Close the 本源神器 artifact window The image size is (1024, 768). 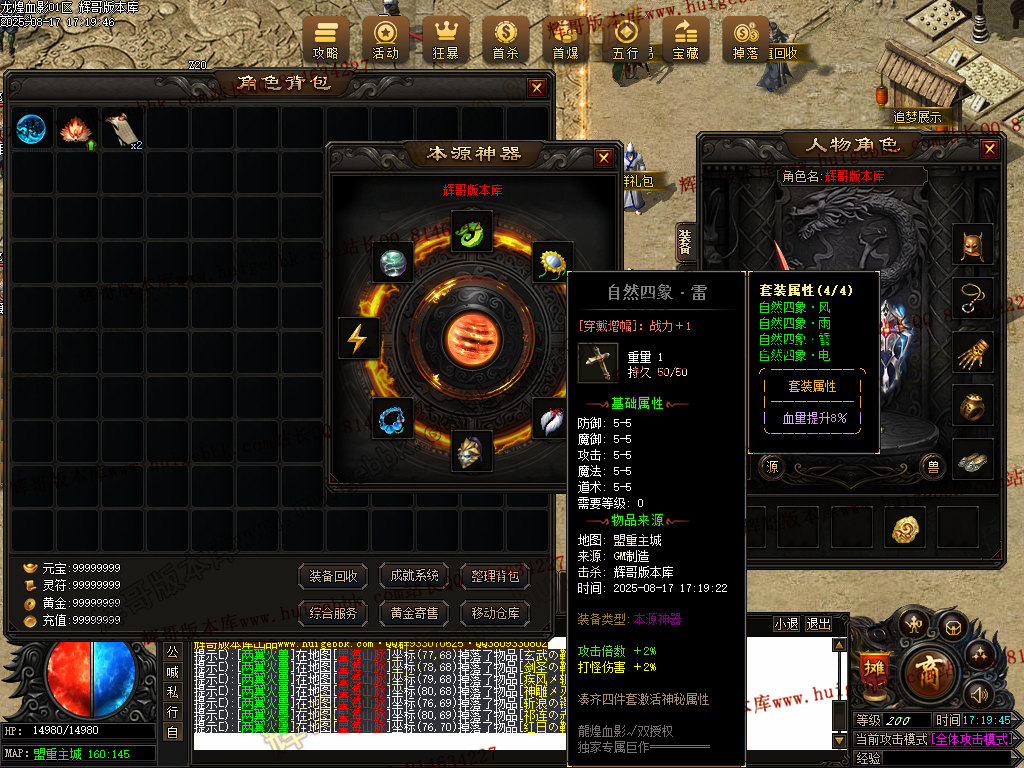click(x=603, y=157)
